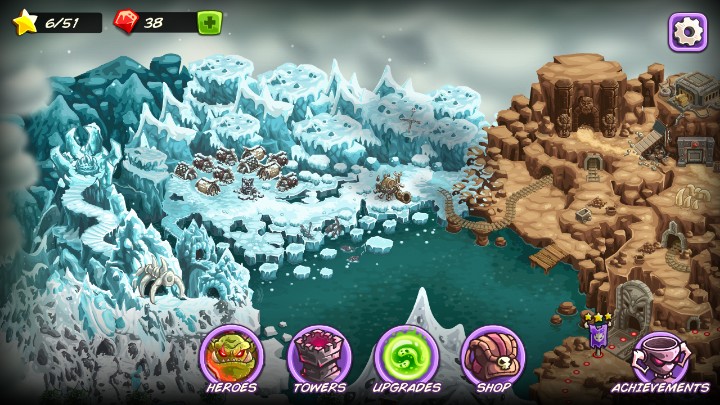Open the Heroes menu

[x=231, y=357]
